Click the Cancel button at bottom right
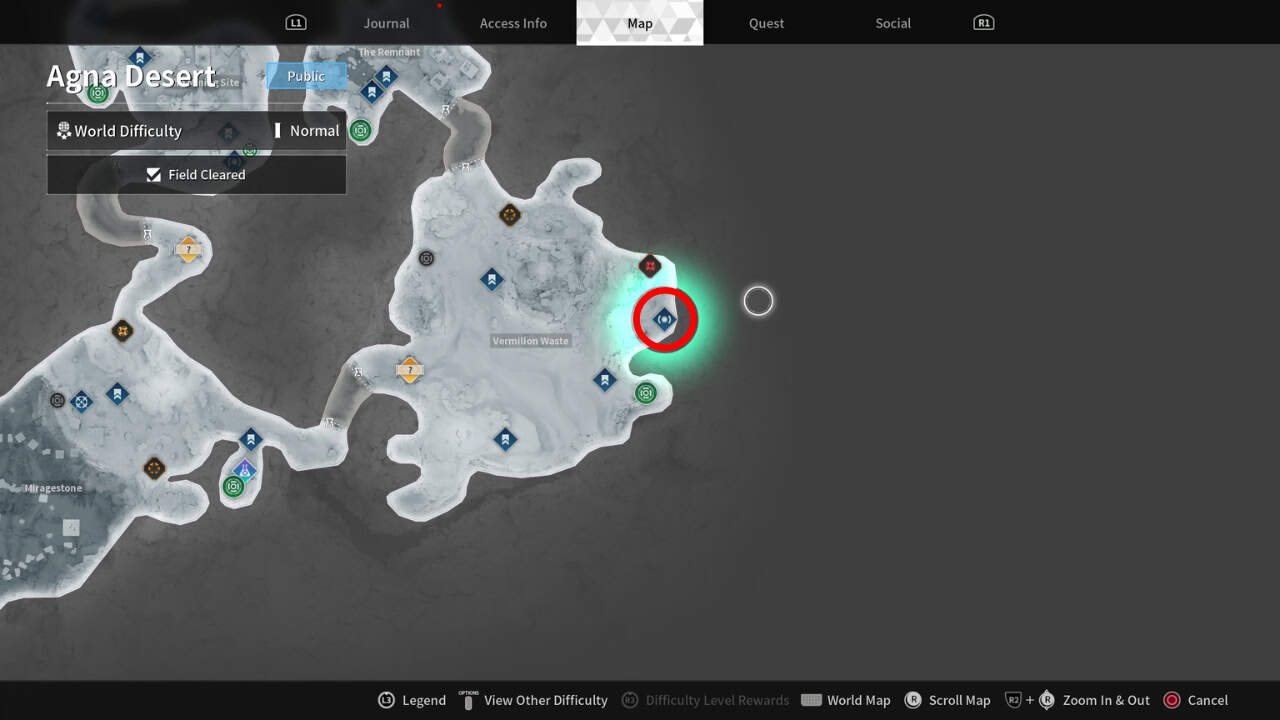The width and height of the screenshot is (1280, 720). (1196, 700)
